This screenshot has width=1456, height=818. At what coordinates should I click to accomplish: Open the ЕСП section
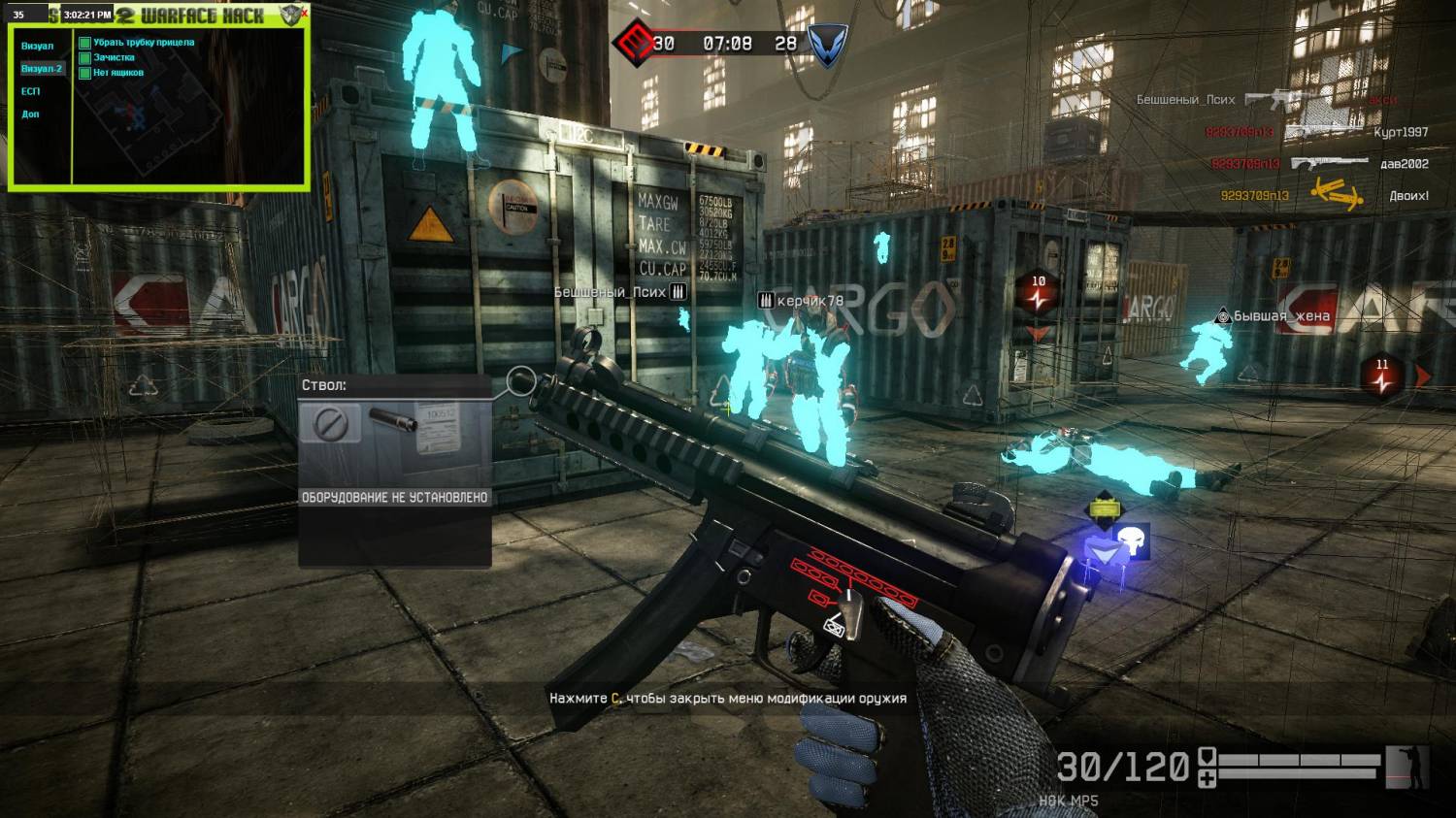tap(31, 92)
